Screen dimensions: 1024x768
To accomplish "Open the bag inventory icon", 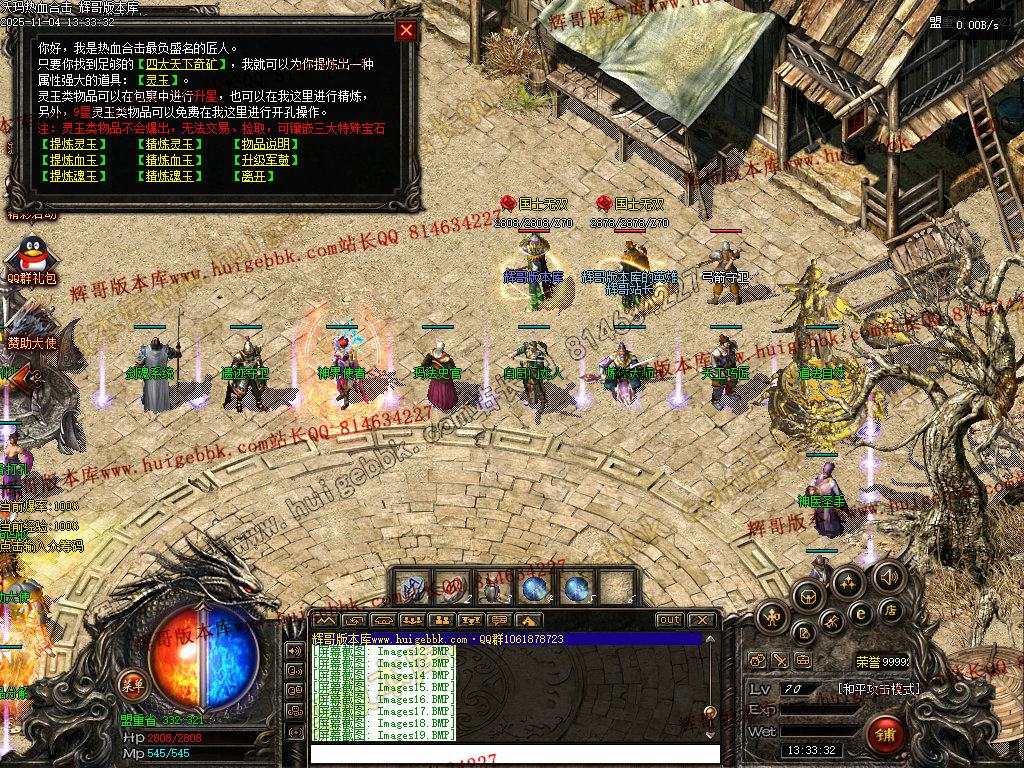I will point(806,597).
